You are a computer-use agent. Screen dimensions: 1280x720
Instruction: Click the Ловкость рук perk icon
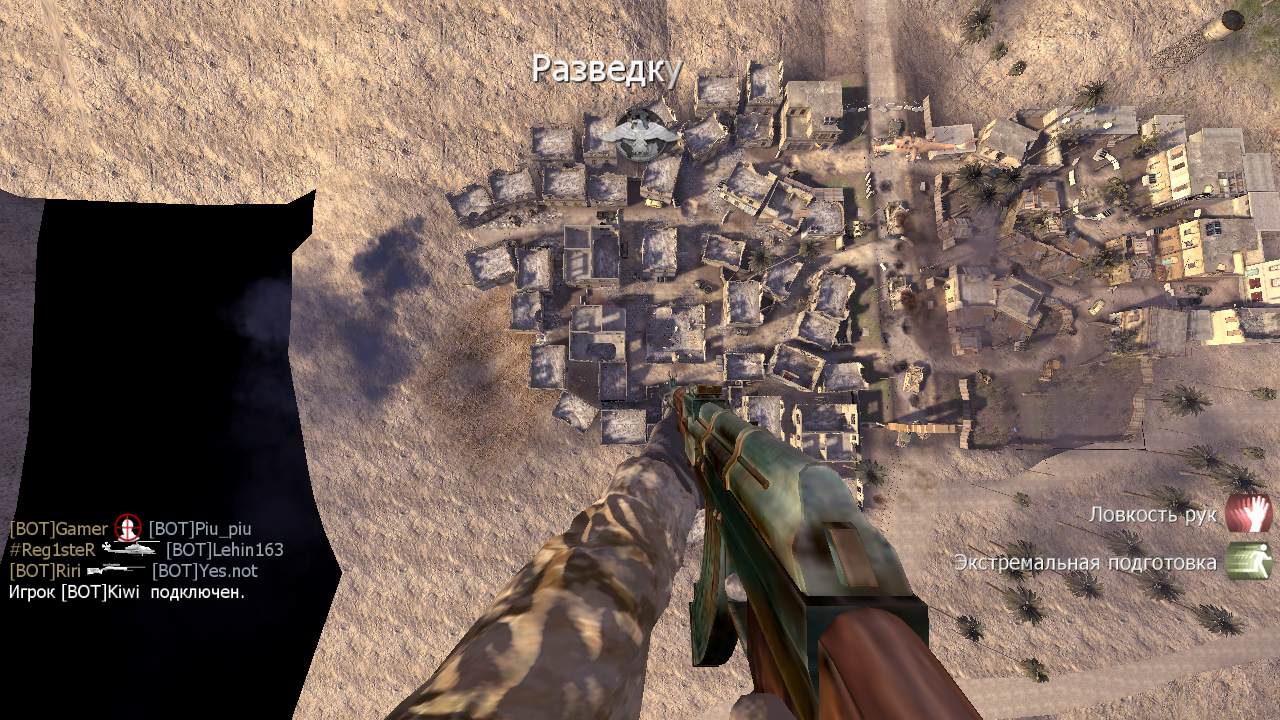click(1248, 513)
